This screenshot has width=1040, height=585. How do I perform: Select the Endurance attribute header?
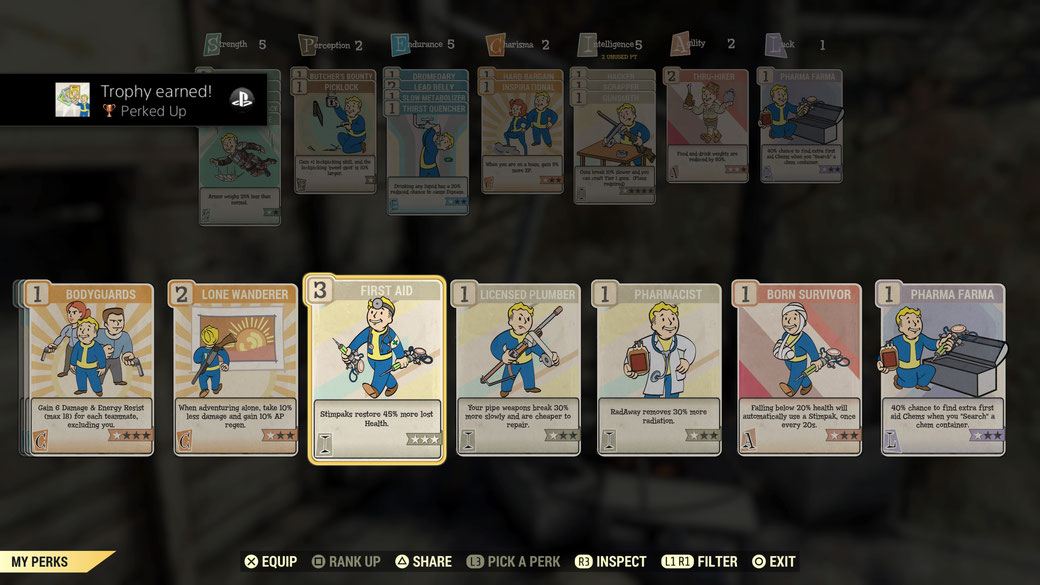click(x=423, y=45)
